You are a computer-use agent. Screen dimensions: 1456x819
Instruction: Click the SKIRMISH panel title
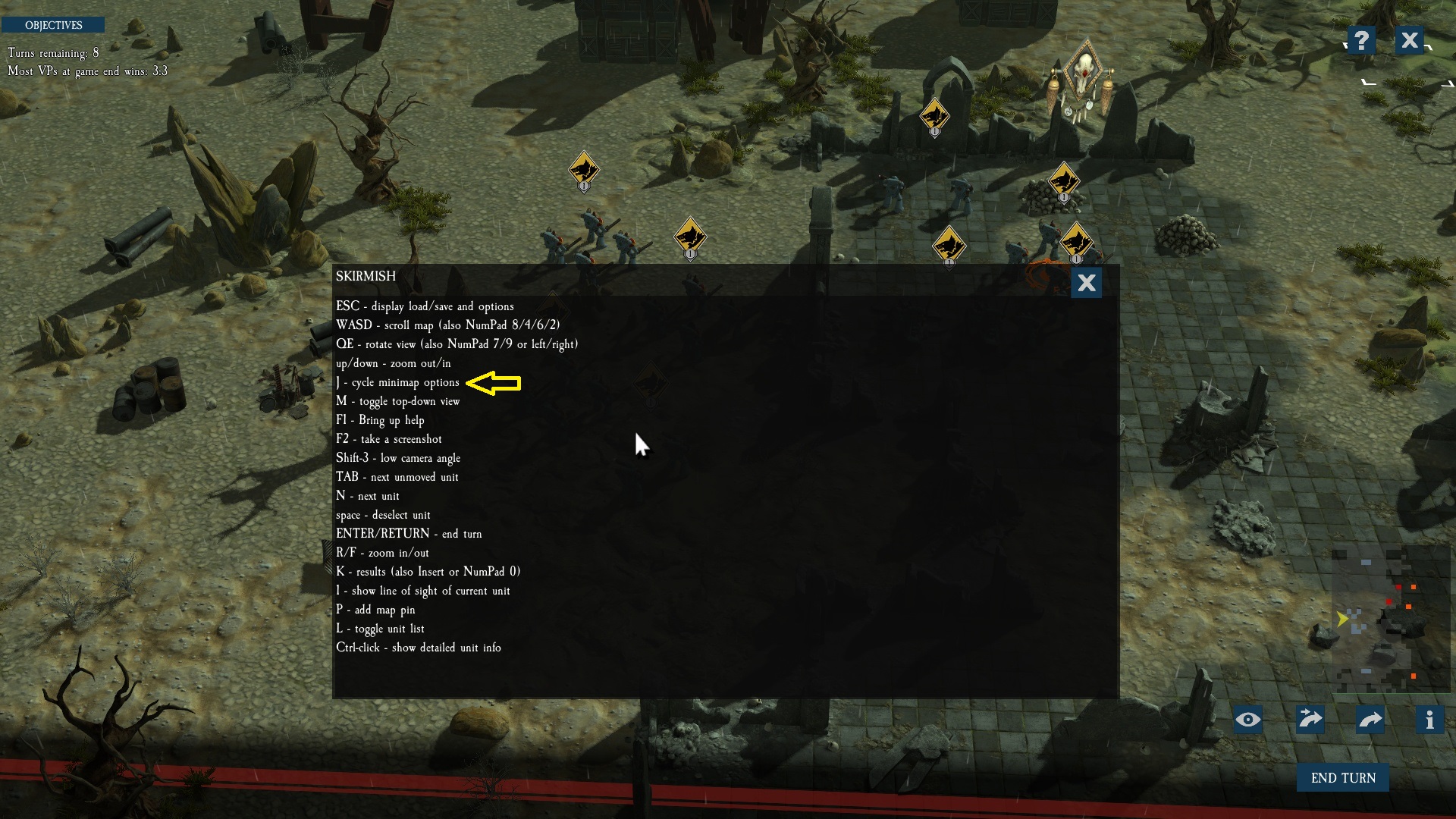366,277
